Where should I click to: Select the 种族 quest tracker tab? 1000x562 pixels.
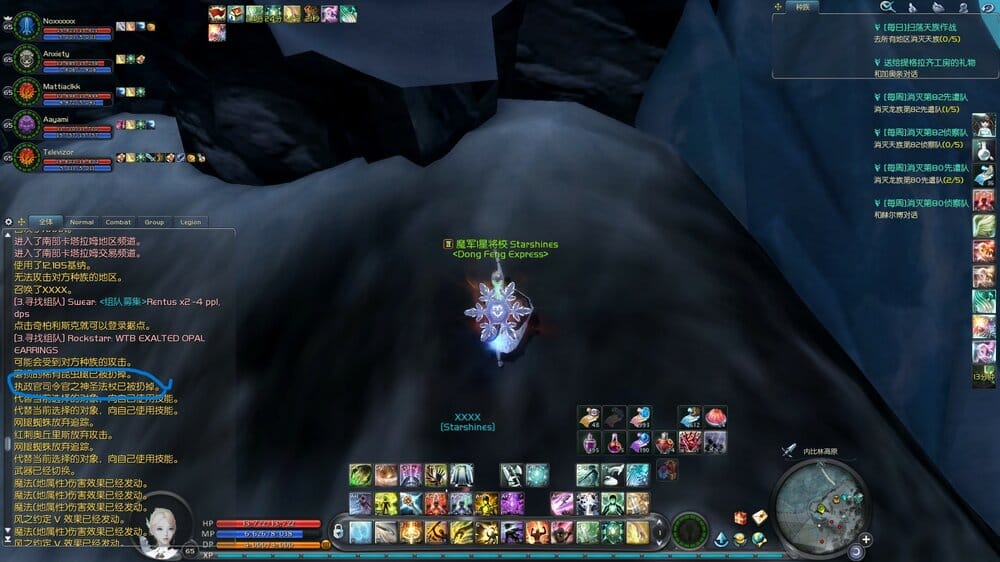point(802,7)
